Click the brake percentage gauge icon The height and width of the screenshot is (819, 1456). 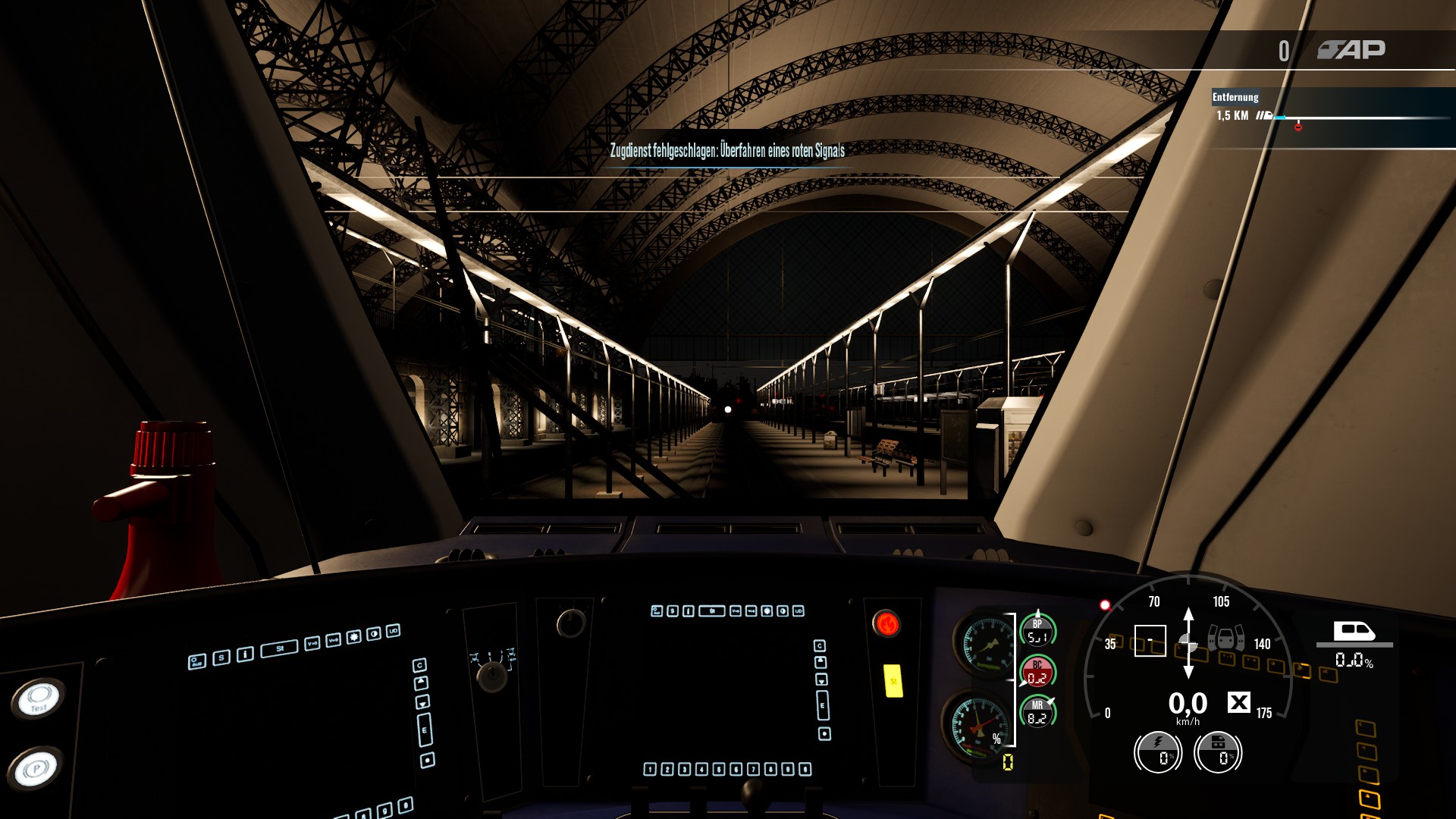tap(1218, 752)
